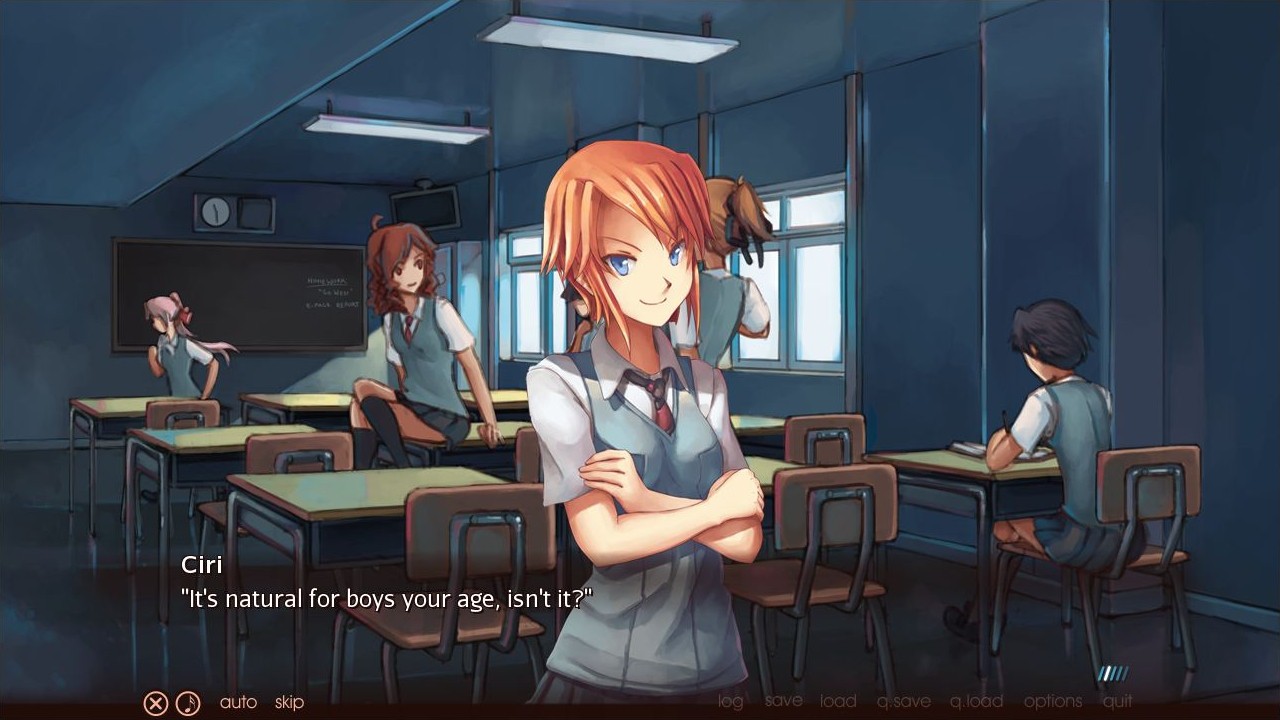Open the dialogue log

731,701
